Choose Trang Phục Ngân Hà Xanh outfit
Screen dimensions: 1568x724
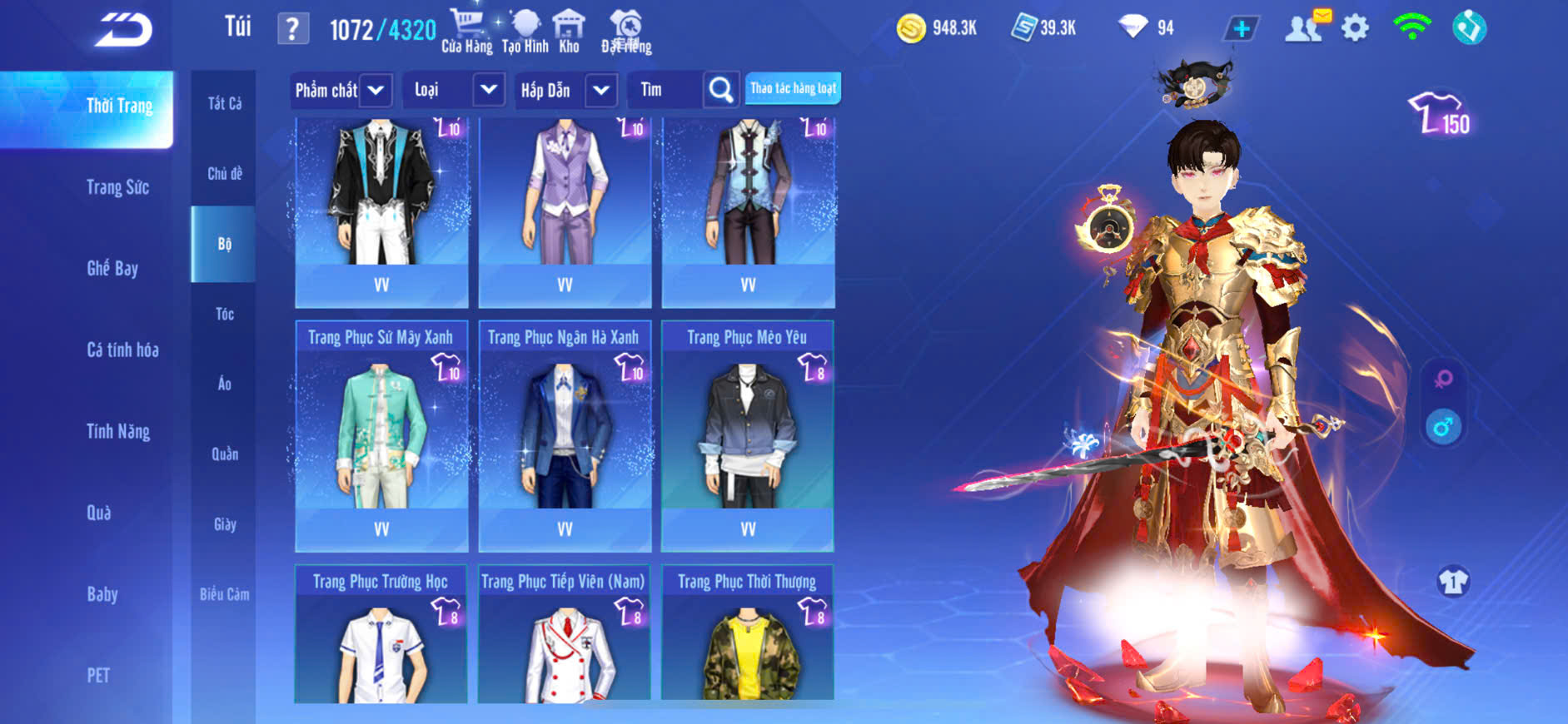(565, 434)
